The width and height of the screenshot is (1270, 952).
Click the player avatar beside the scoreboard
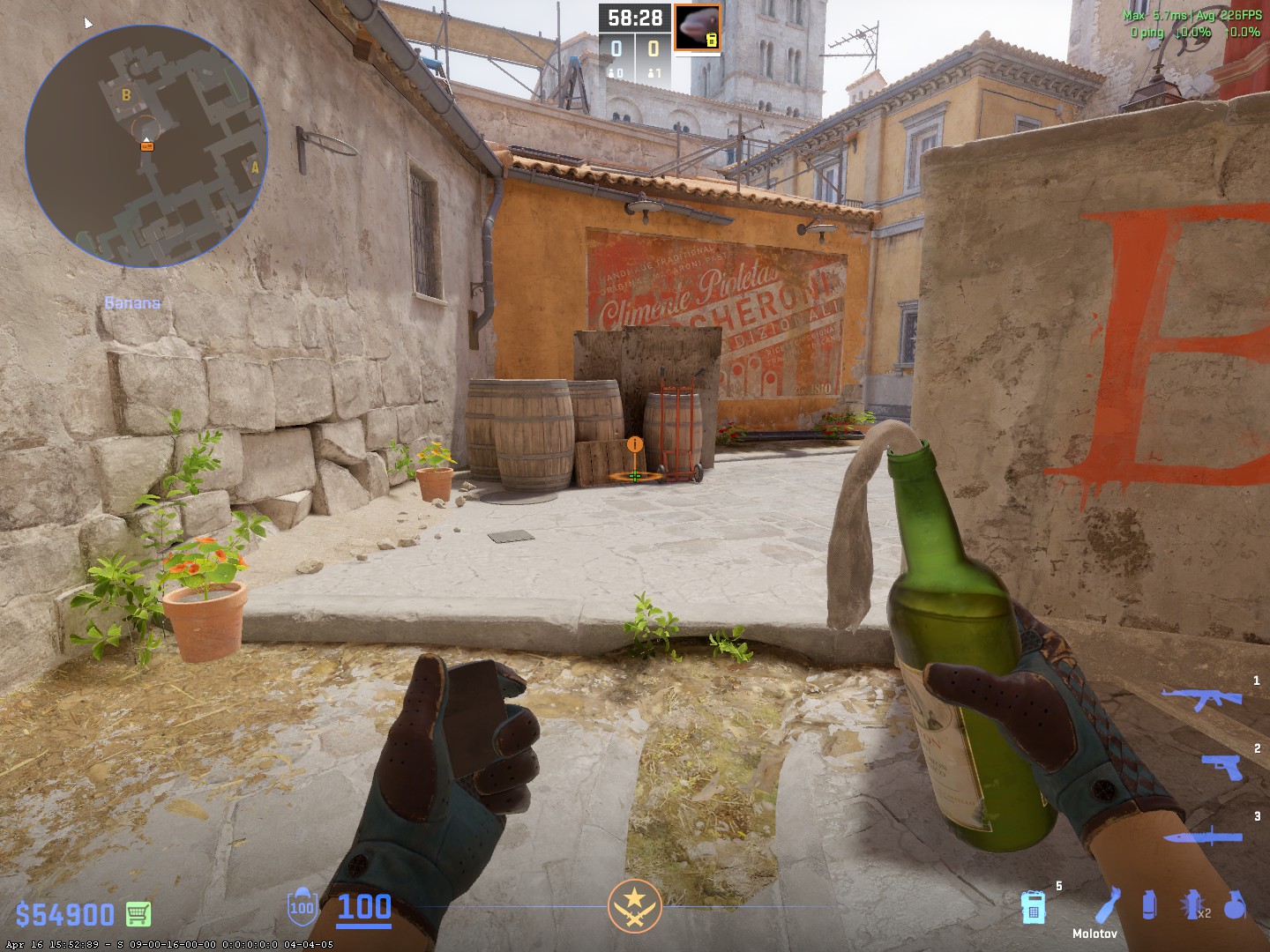coord(698,27)
